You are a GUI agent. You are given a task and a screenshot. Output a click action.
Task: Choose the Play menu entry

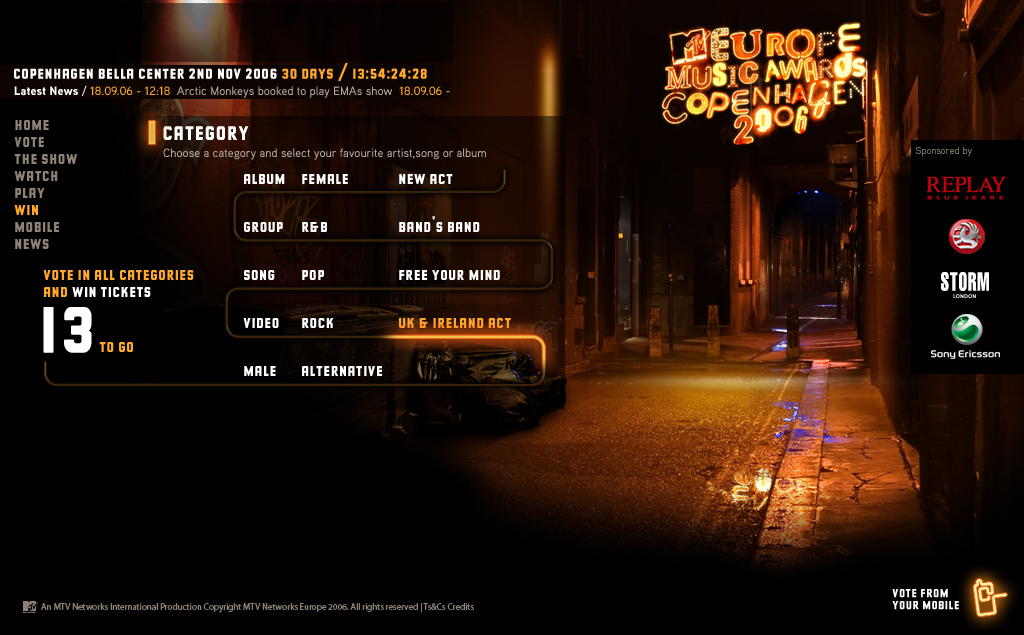tap(30, 194)
